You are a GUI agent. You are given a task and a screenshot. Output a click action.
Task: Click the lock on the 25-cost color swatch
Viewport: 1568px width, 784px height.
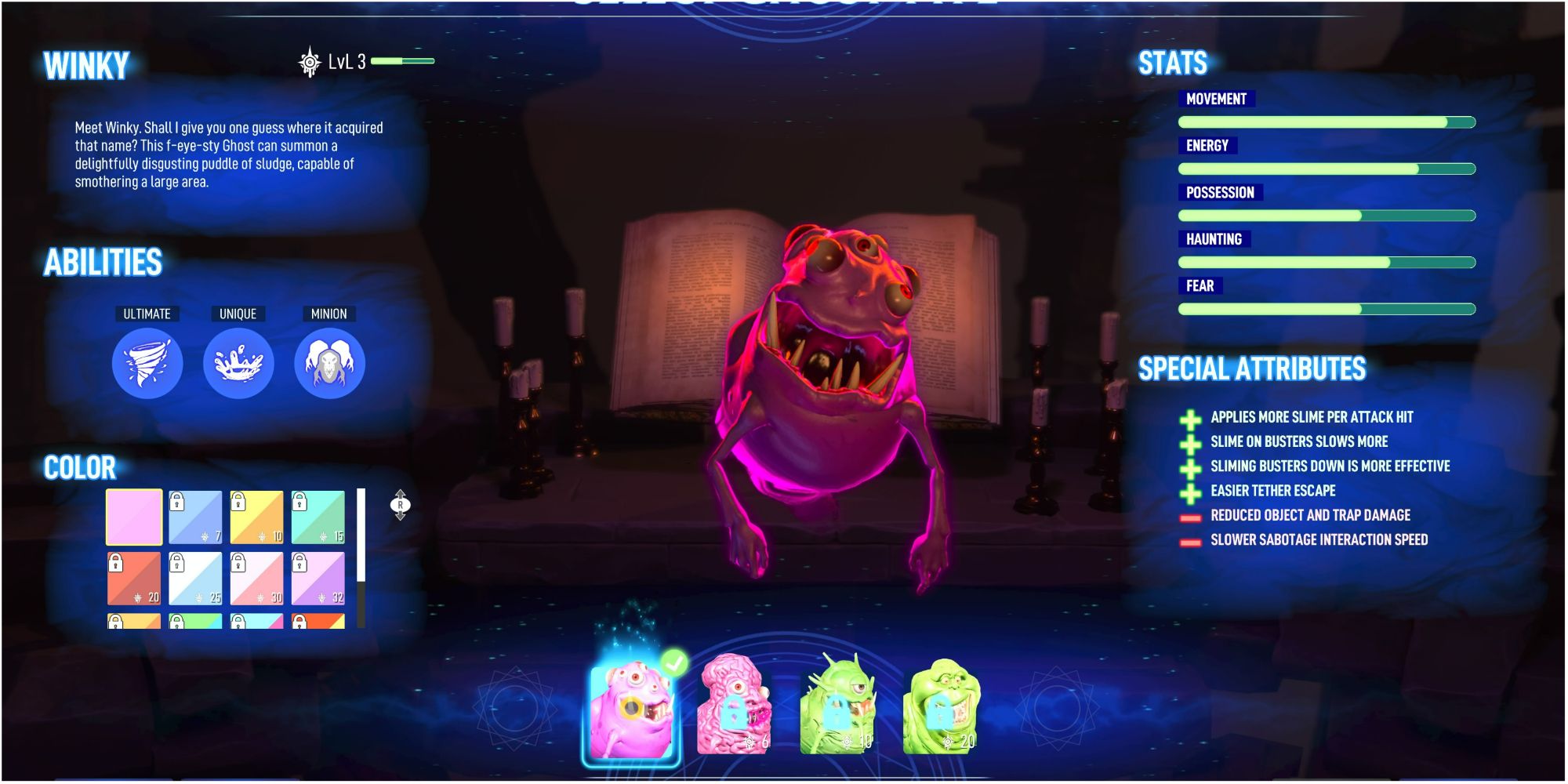(x=176, y=564)
